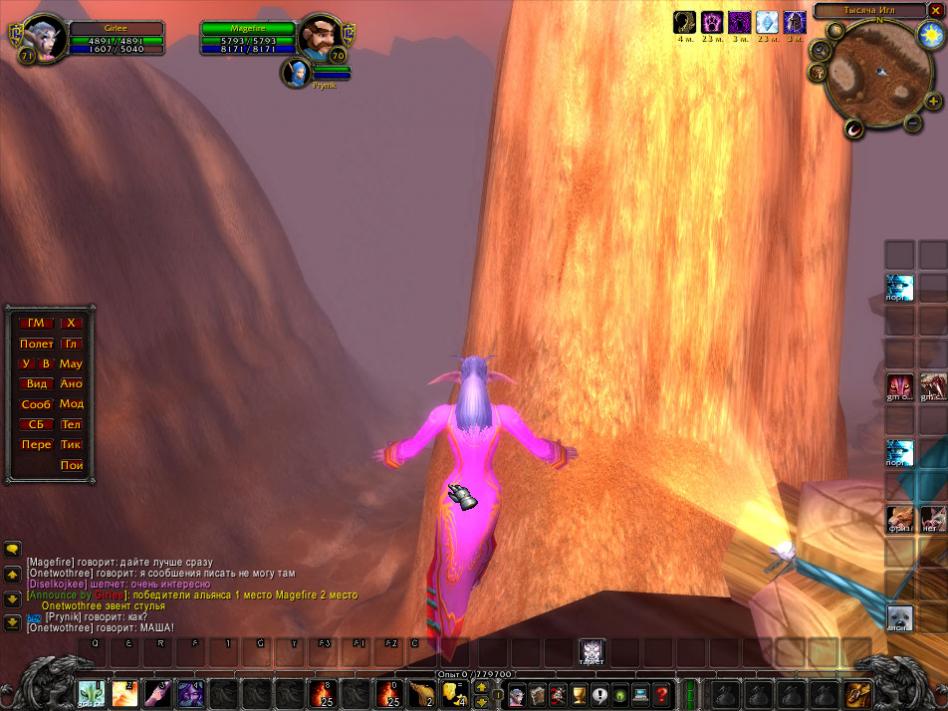Image resolution: width=948 pixels, height=711 pixels.
Task: Select the Мод button in the panel
Action: (x=71, y=404)
